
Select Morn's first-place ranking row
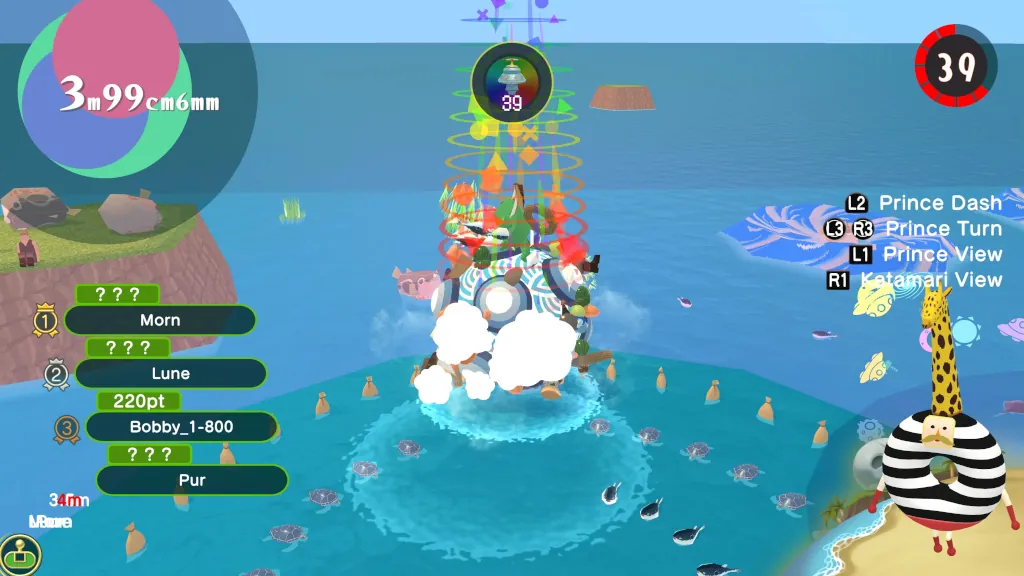pos(160,320)
